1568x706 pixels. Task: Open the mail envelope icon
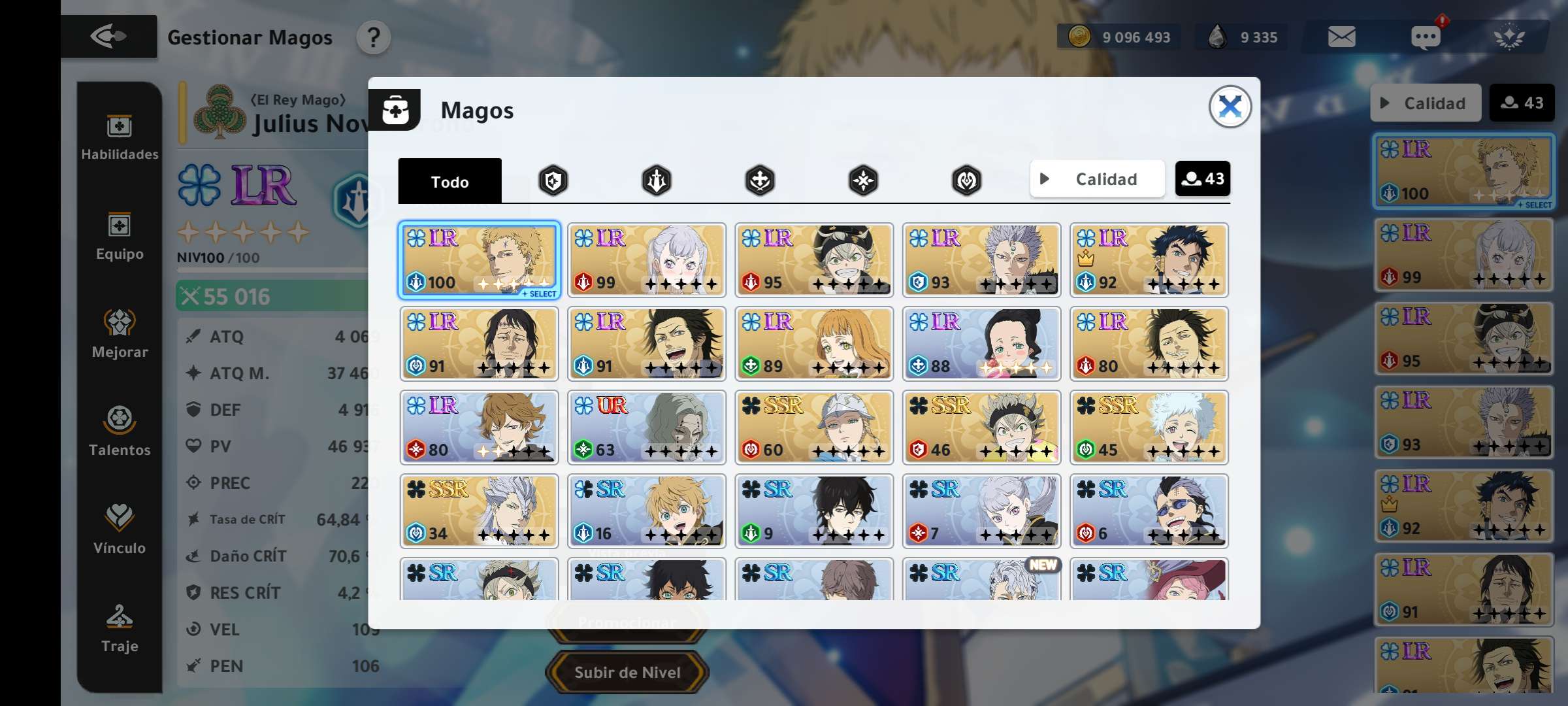point(1341,37)
